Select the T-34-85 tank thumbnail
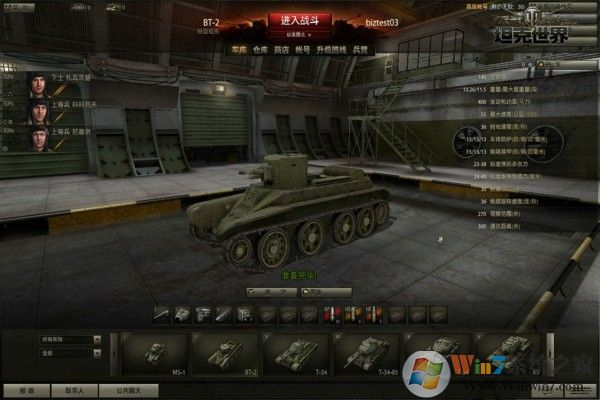The image size is (600, 400). coord(365,351)
